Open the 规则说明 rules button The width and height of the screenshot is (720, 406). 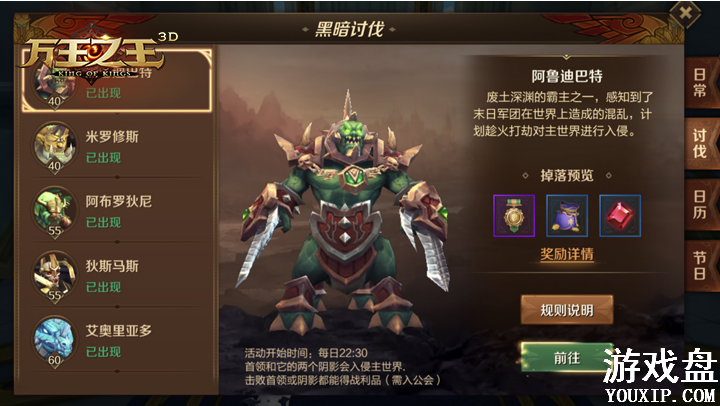pyautogui.click(x=566, y=310)
